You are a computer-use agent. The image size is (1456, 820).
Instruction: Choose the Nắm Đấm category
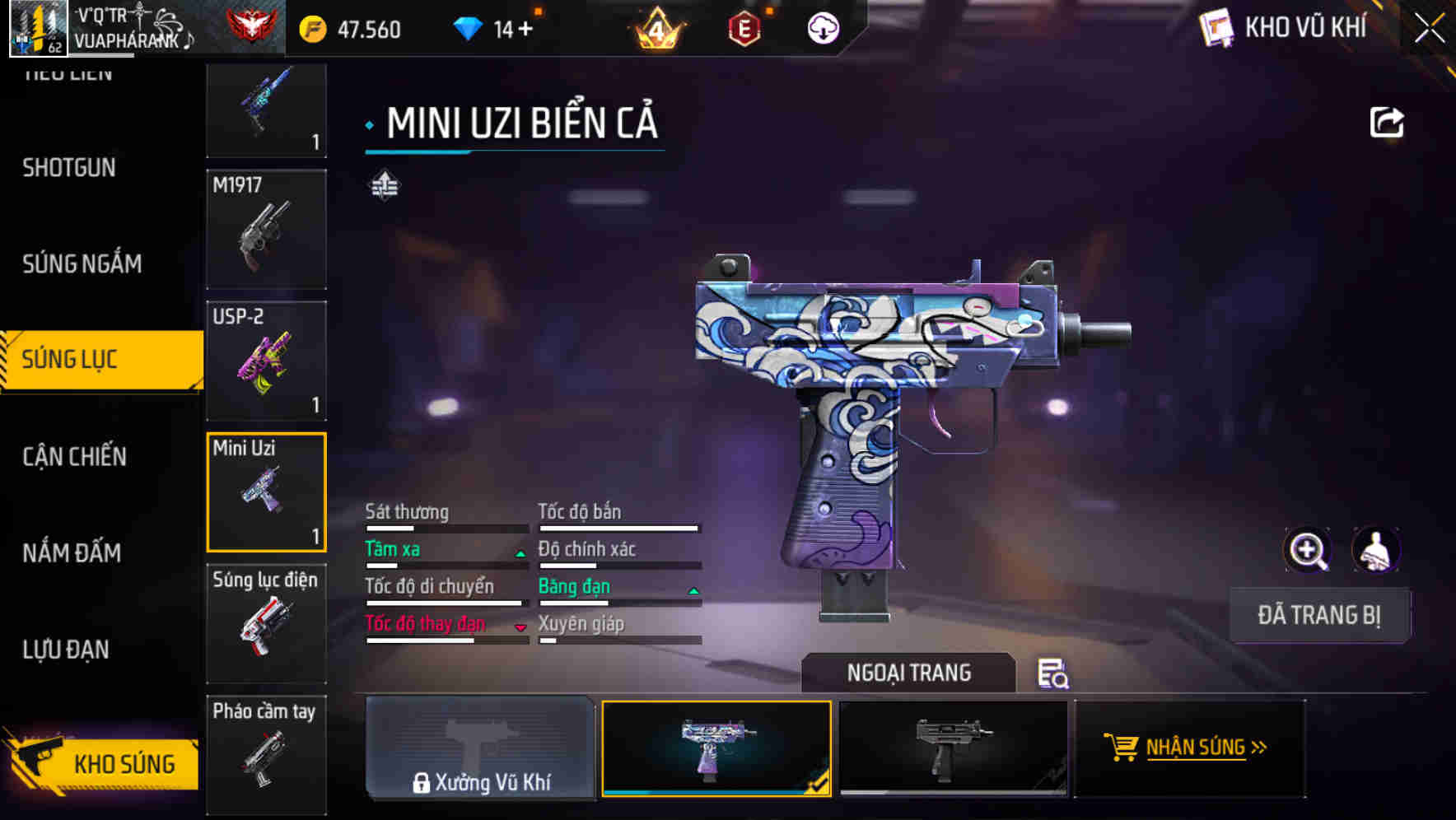[x=72, y=552]
